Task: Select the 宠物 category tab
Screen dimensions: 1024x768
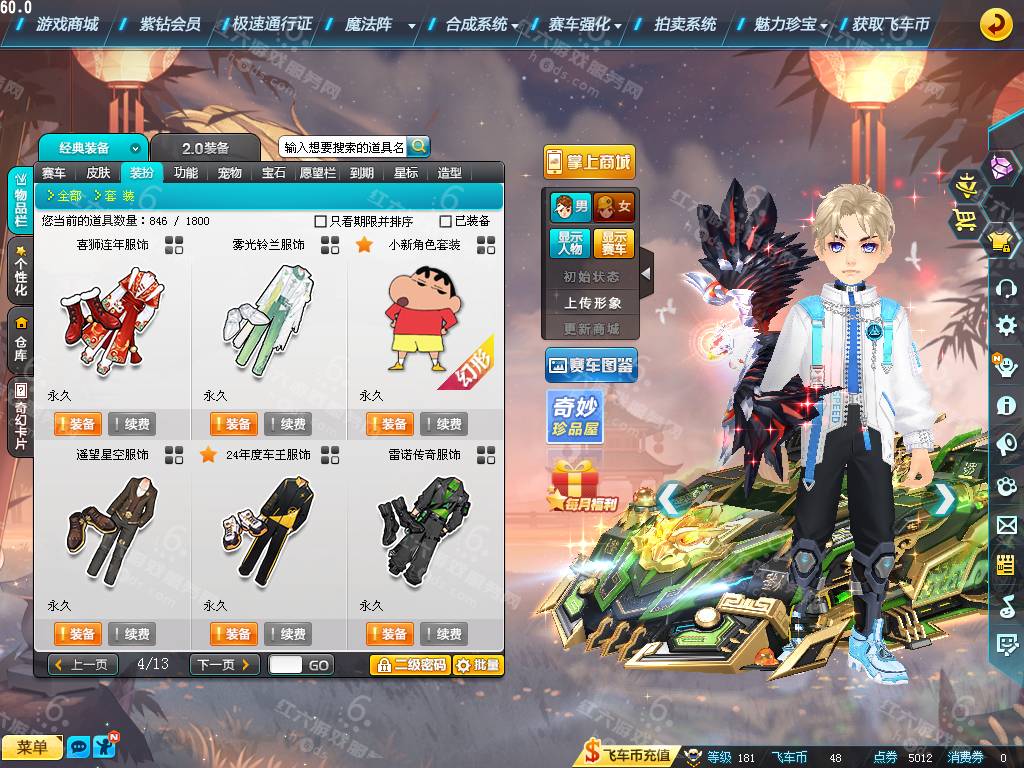Action: tap(229, 173)
